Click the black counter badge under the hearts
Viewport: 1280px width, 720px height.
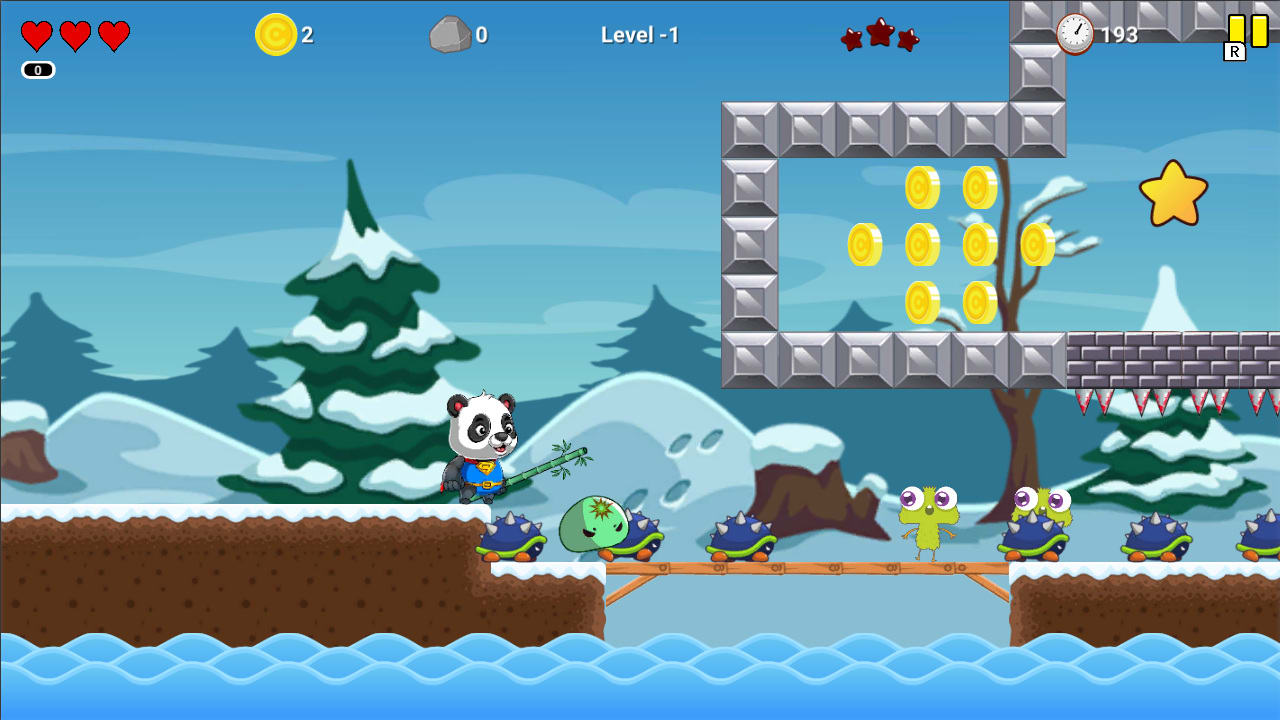pyautogui.click(x=37, y=69)
